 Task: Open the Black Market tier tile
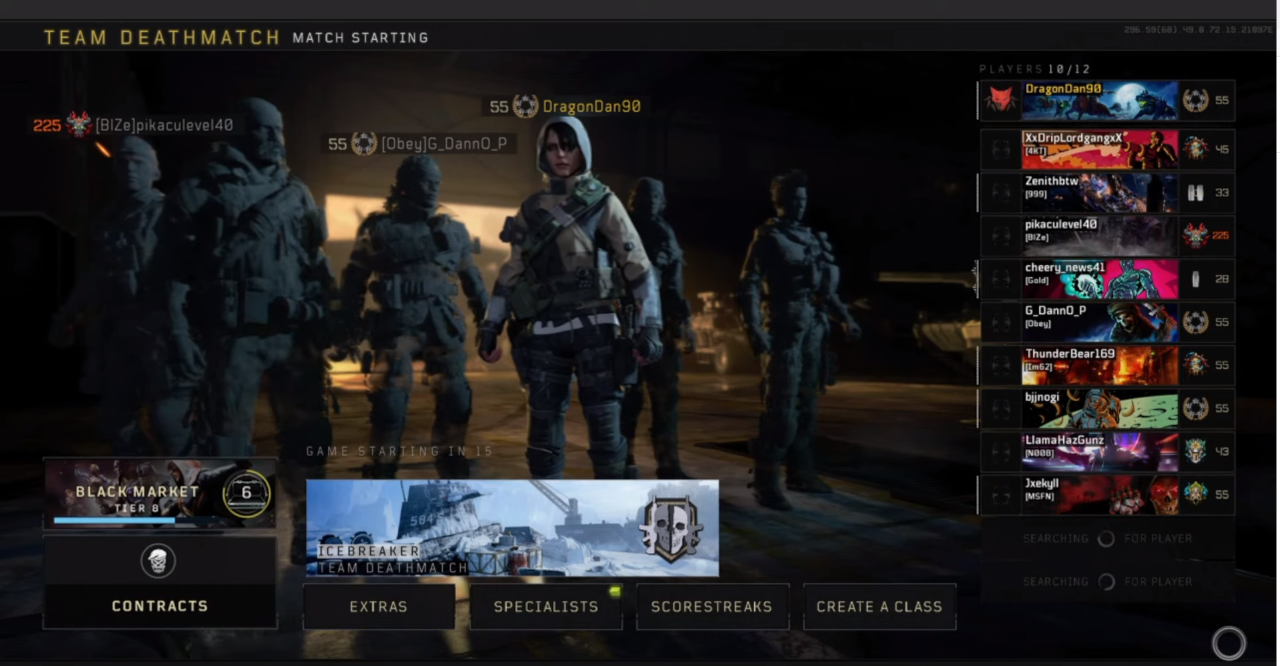coord(160,493)
